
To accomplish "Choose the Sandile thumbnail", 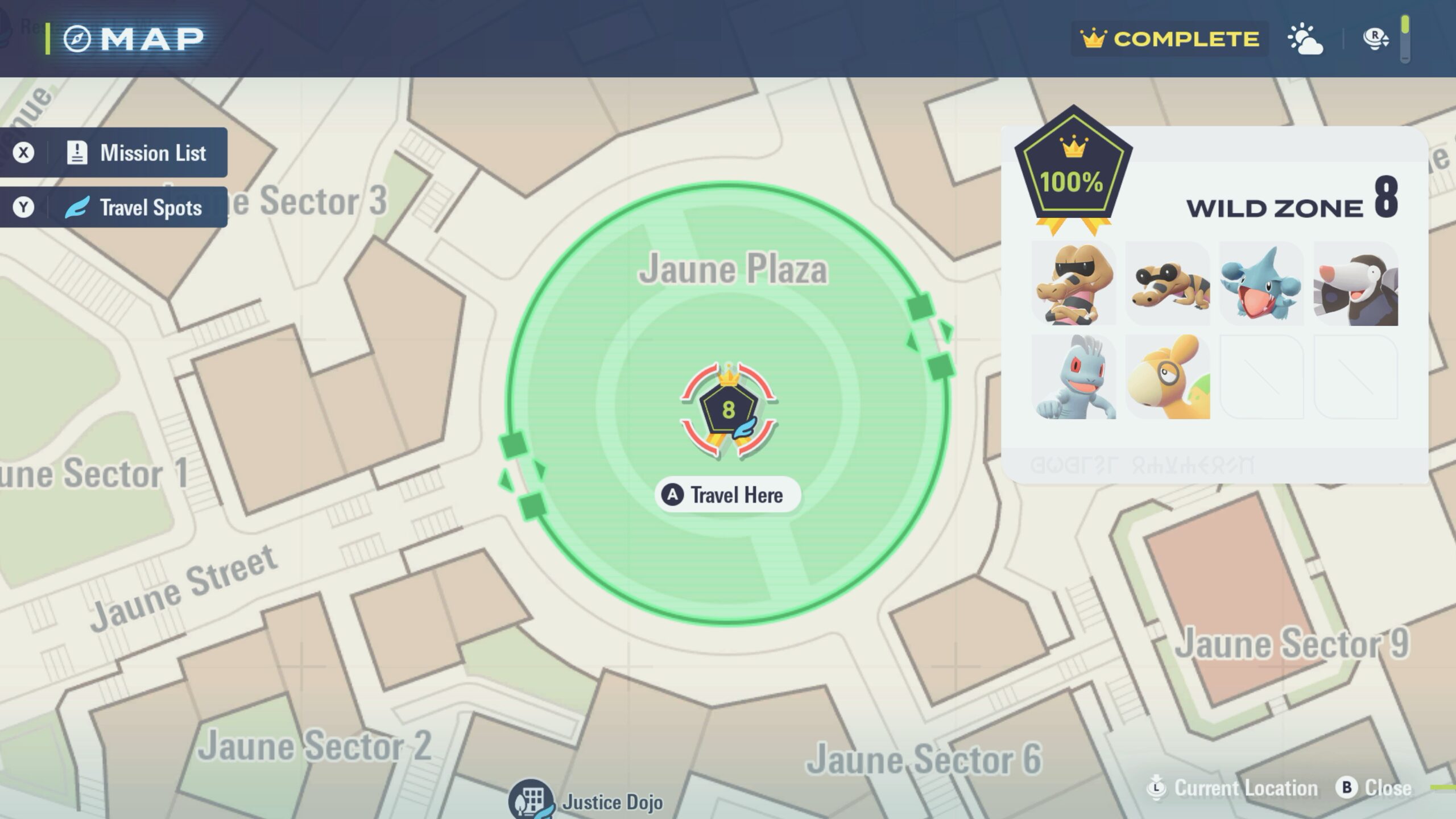I will [x=1168, y=284].
